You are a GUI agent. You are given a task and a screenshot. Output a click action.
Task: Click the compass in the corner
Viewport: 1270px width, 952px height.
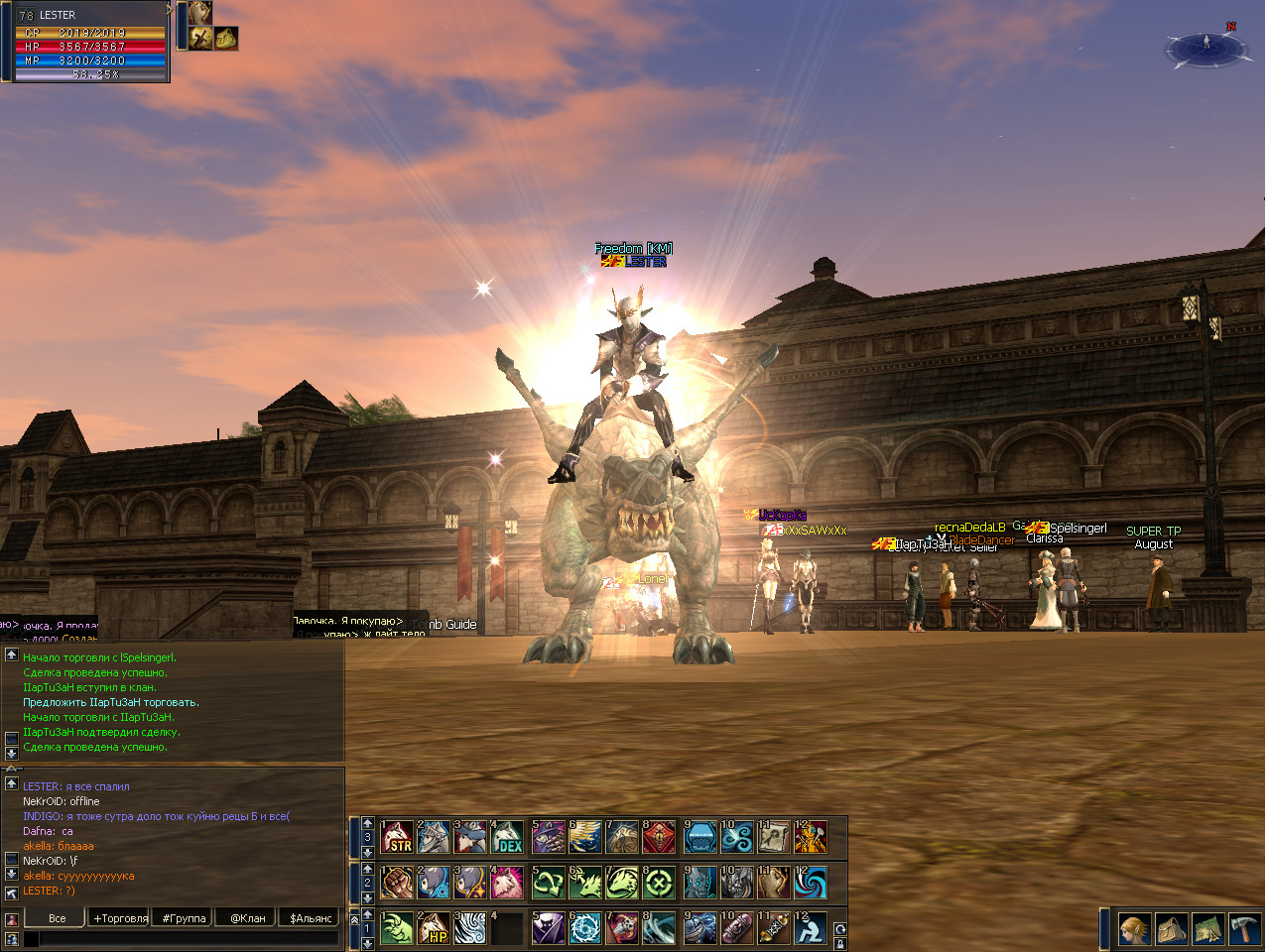tap(1206, 47)
